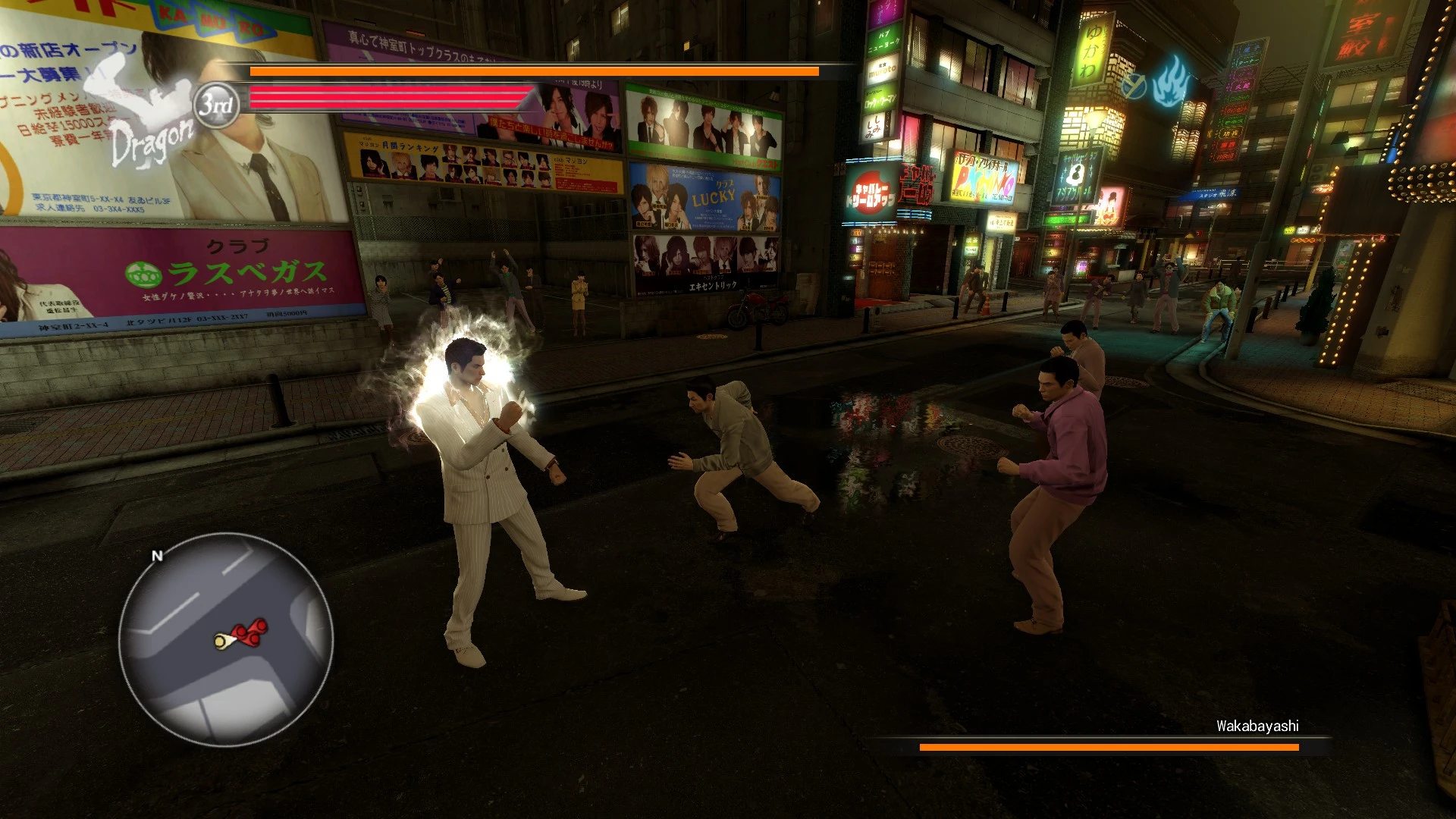Click the circular minimap
Screen dimensions: 1456x819
pyautogui.click(x=225, y=639)
